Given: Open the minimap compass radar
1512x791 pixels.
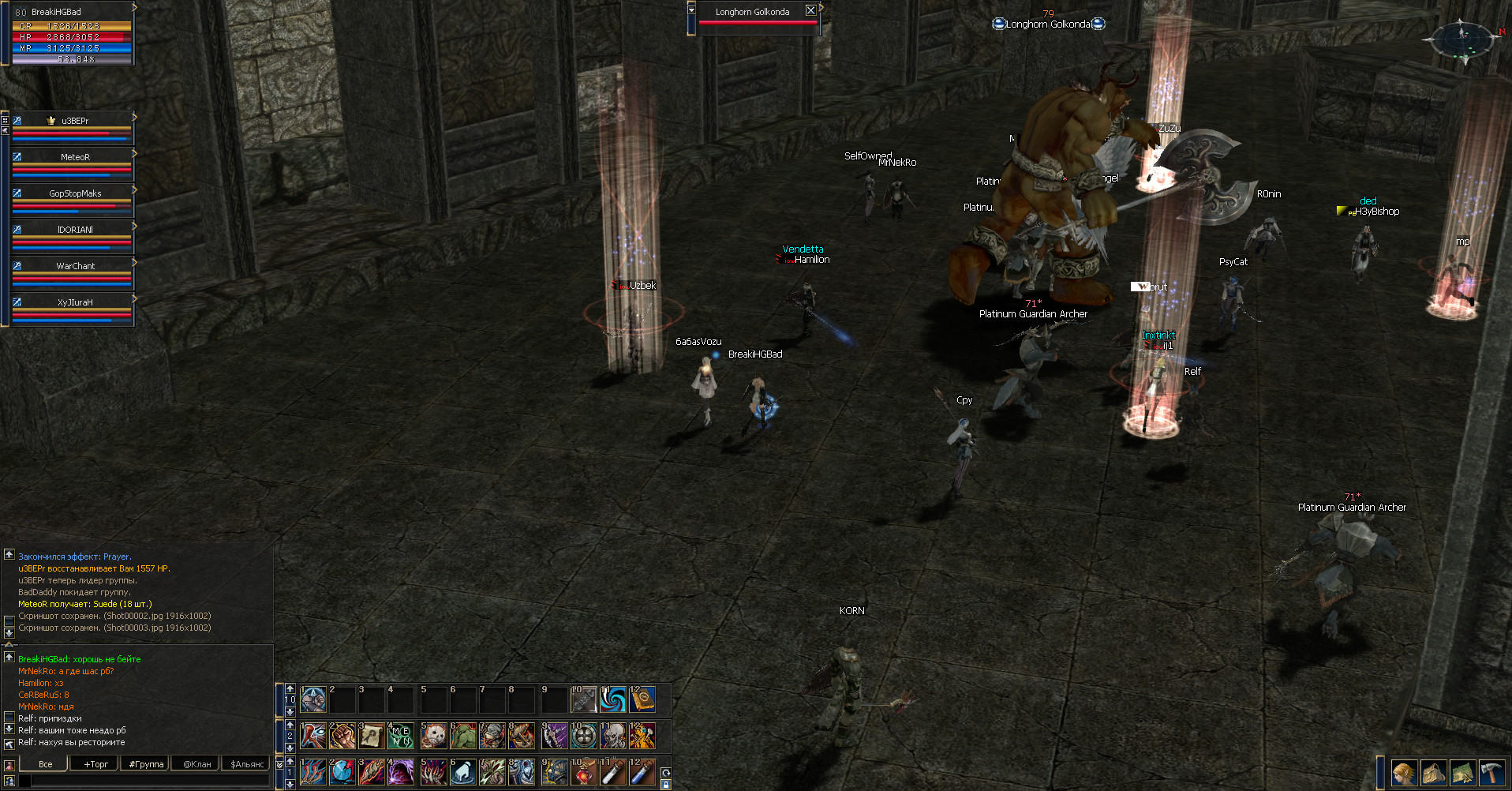Looking at the screenshot, I should click(x=1463, y=40).
